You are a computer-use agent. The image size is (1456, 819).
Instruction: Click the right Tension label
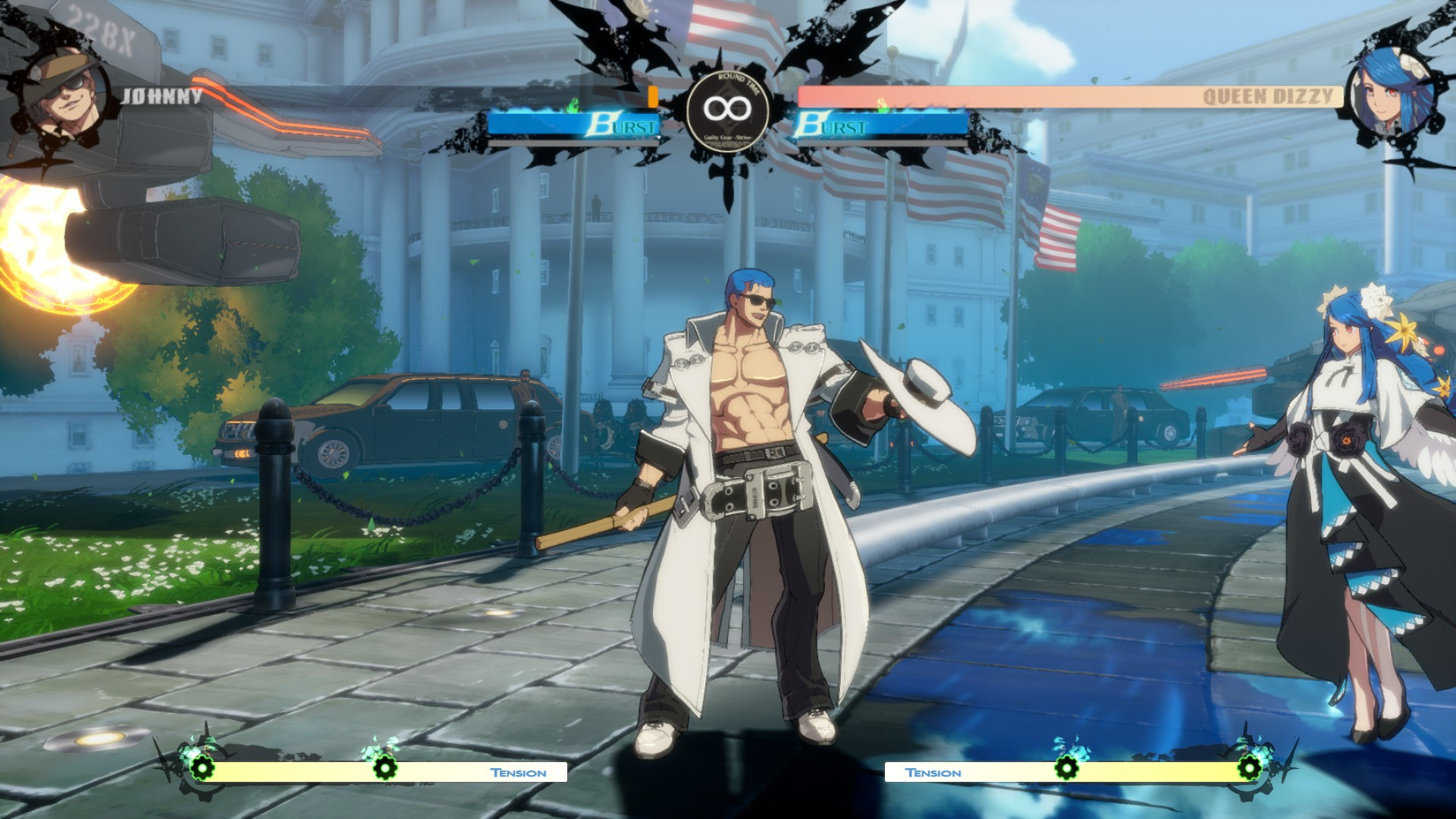(x=934, y=772)
